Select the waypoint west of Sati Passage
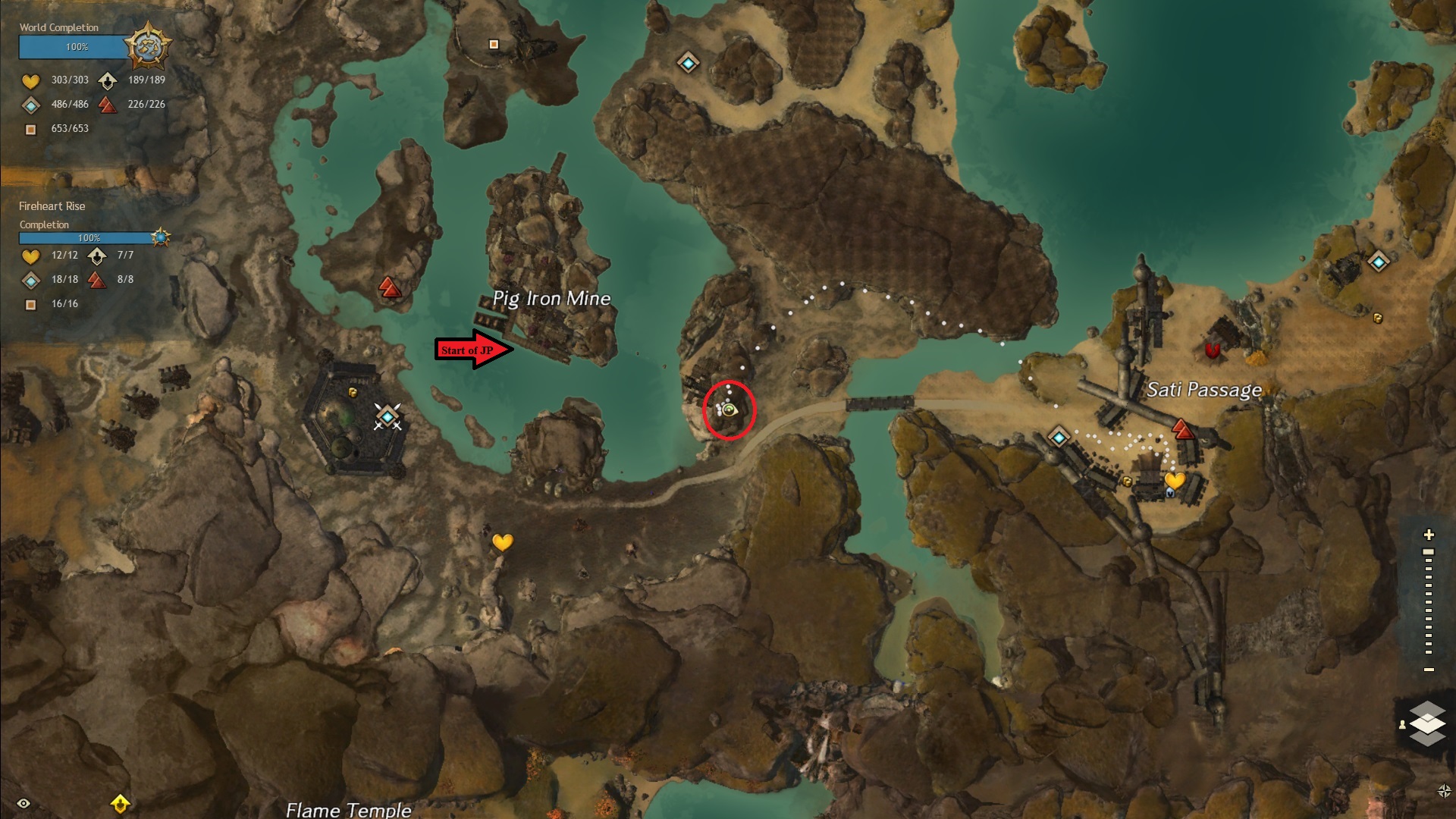Image resolution: width=1456 pixels, height=819 pixels. pos(1059,437)
